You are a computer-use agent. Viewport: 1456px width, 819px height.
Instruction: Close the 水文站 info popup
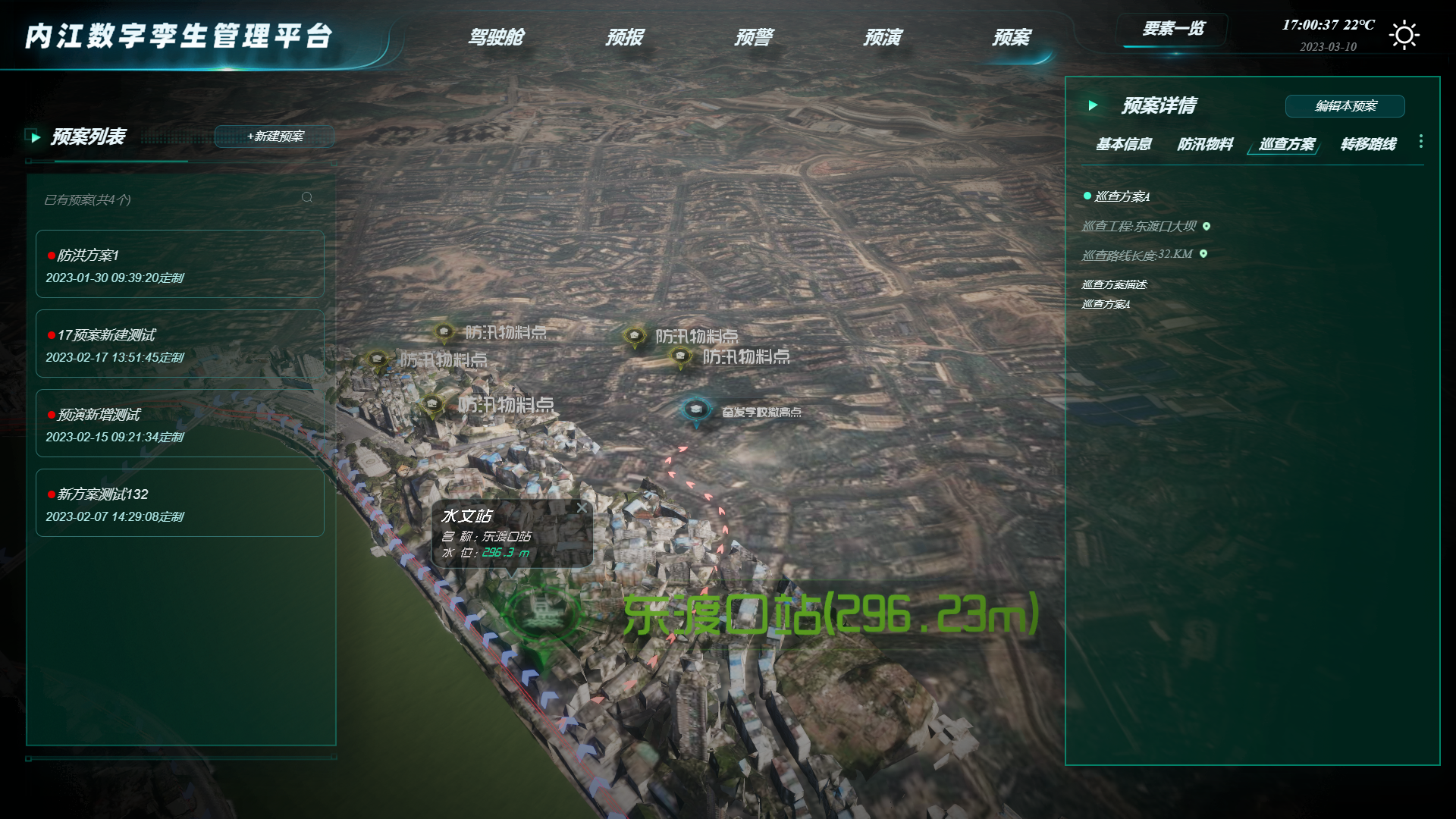pos(582,508)
